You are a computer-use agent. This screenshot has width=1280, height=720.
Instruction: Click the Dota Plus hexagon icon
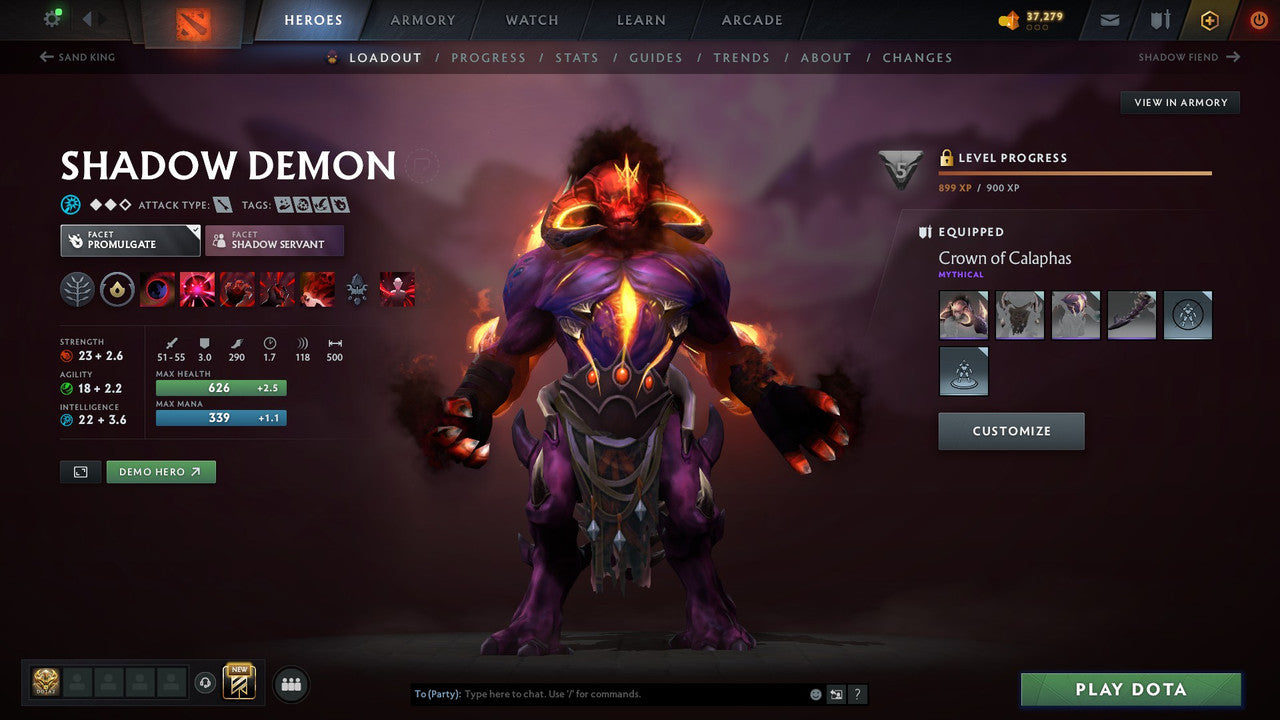(1209, 19)
